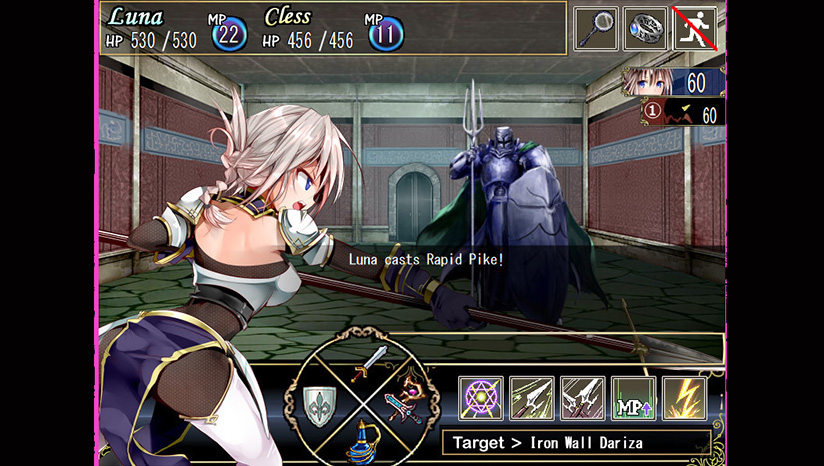Click the magnifying glass inspect button
This screenshot has height=466, width=824.
(x=596, y=29)
